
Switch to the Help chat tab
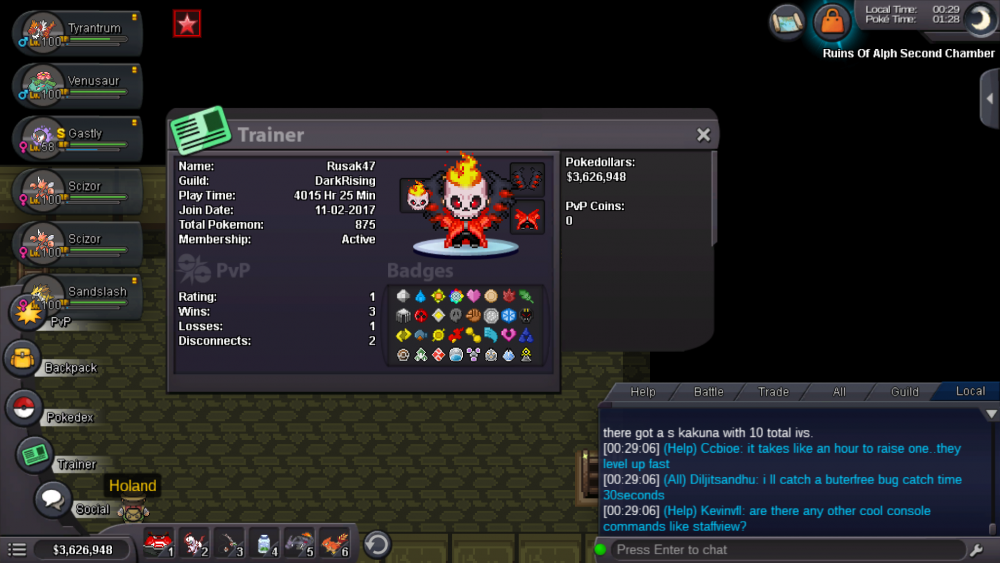tap(643, 392)
